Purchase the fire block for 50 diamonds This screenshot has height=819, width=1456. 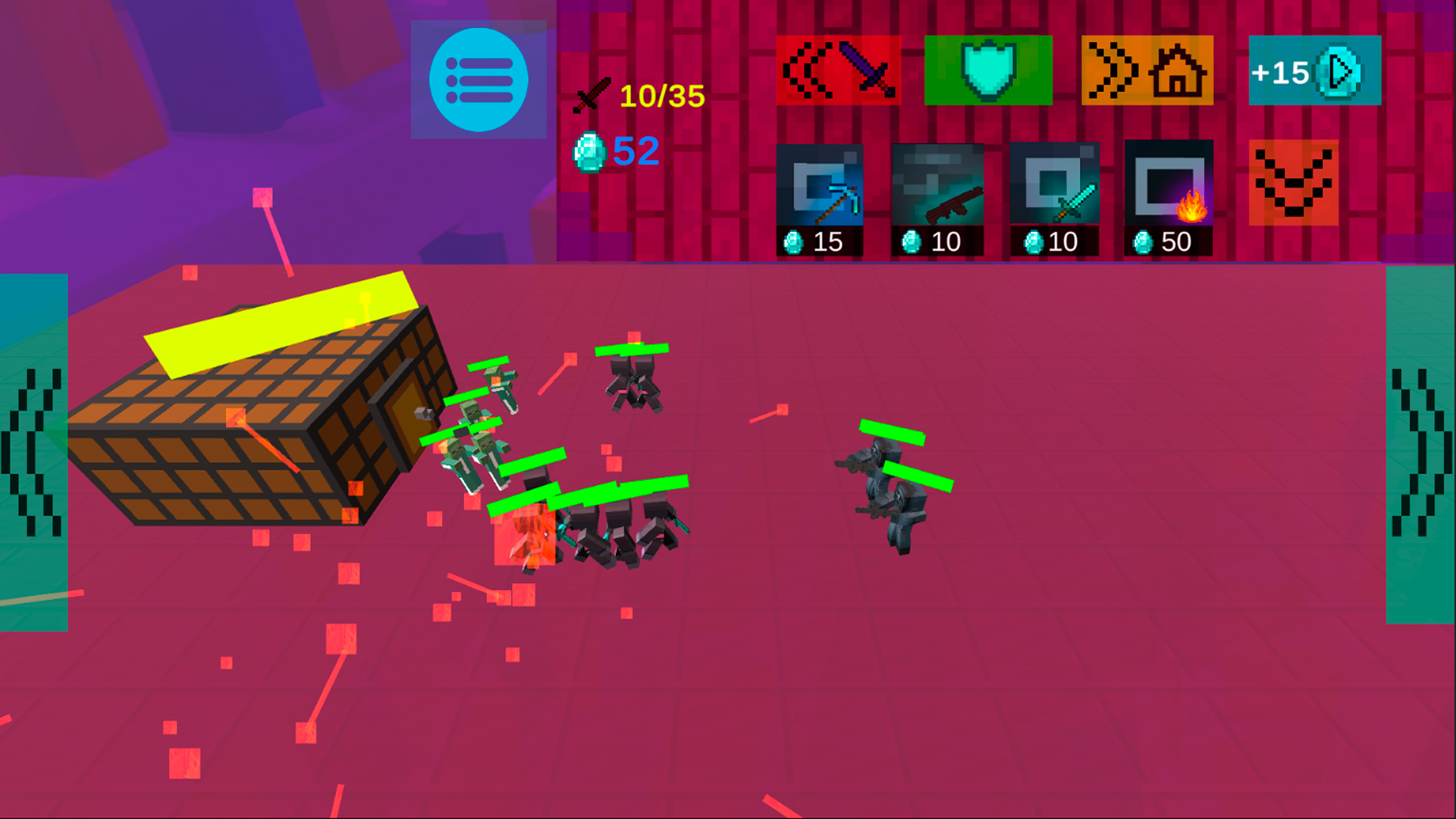pyautogui.click(x=1169, y=197)
